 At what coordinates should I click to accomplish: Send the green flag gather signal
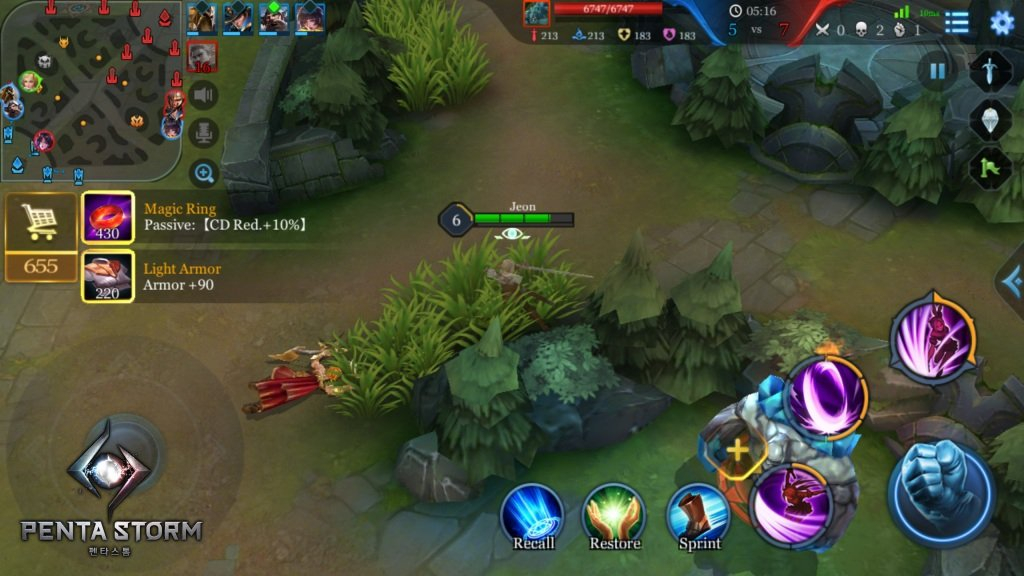coord(990,167)
